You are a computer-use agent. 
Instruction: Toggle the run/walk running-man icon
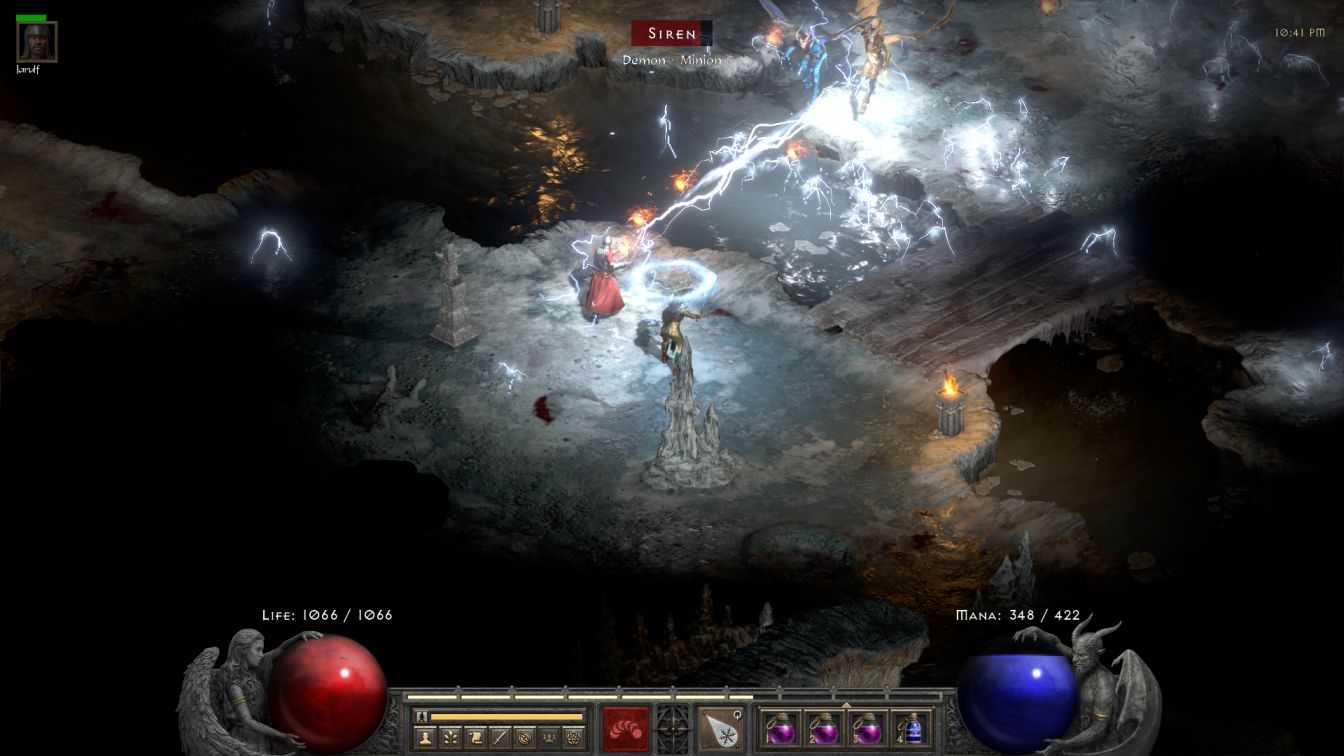(420, 716)
